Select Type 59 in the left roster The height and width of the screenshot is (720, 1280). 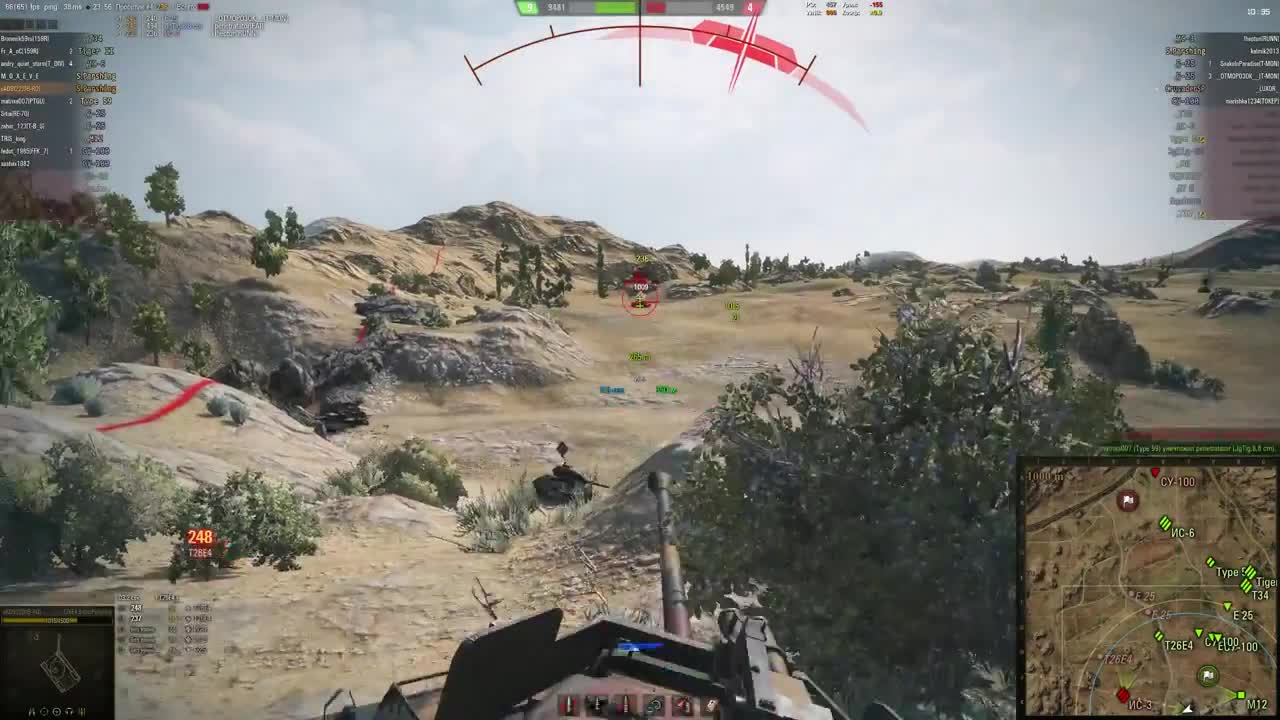click(x=96, y=101)
